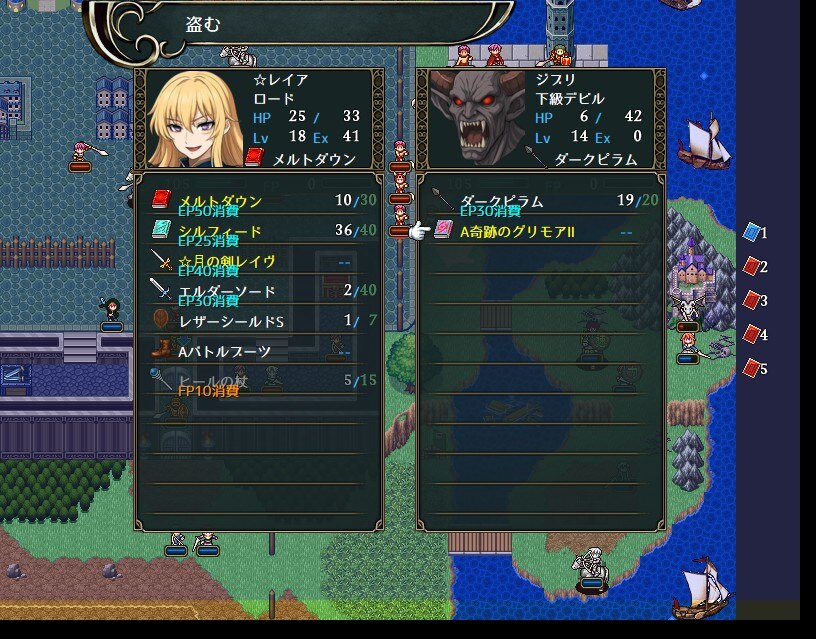The height and width of the screenshot is (639, 816).
Task: Click the blue book icon numbered 1
Action: pos(753,233)
